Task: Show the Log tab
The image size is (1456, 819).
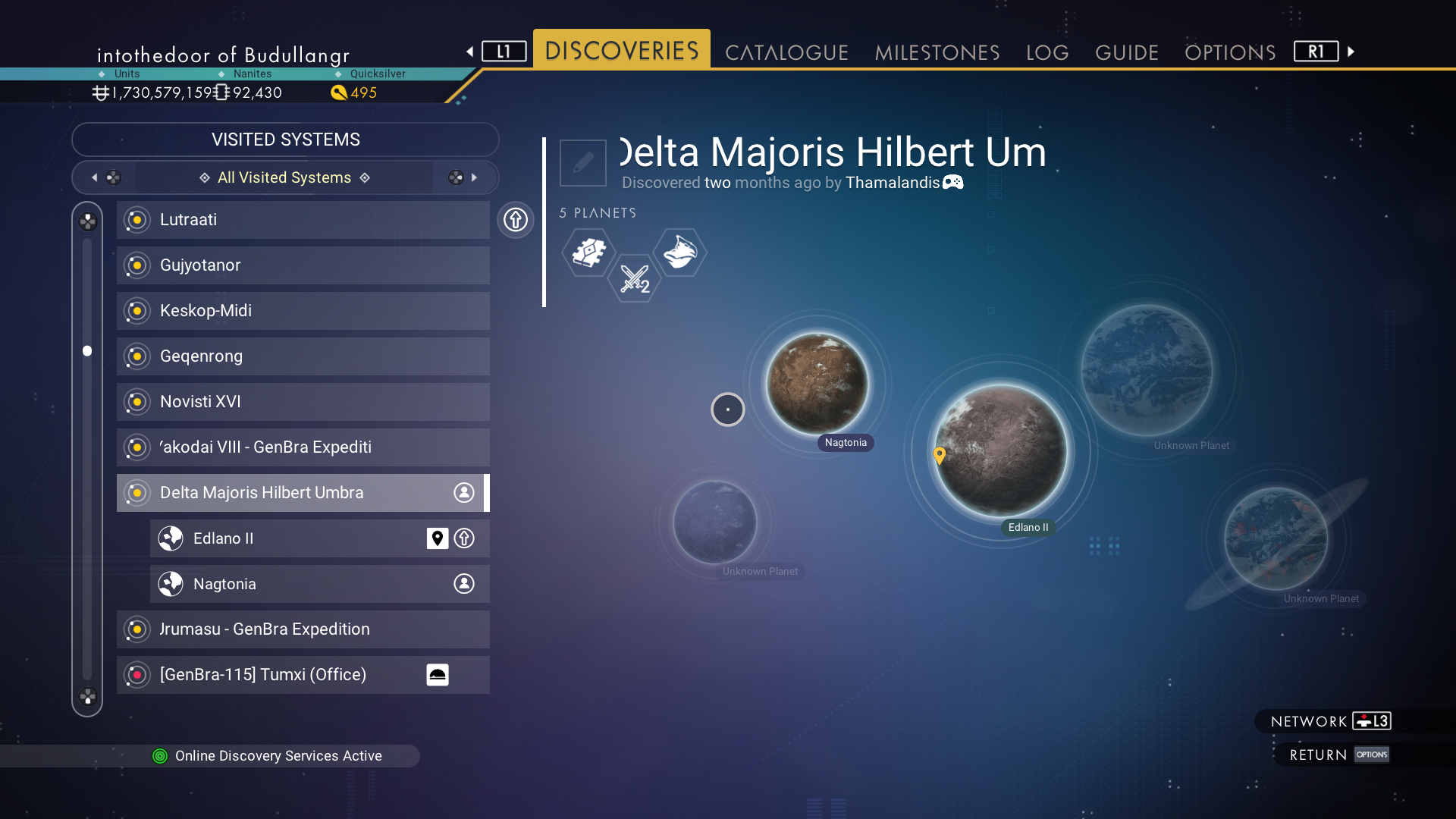Action: [x=1047, y=52]
